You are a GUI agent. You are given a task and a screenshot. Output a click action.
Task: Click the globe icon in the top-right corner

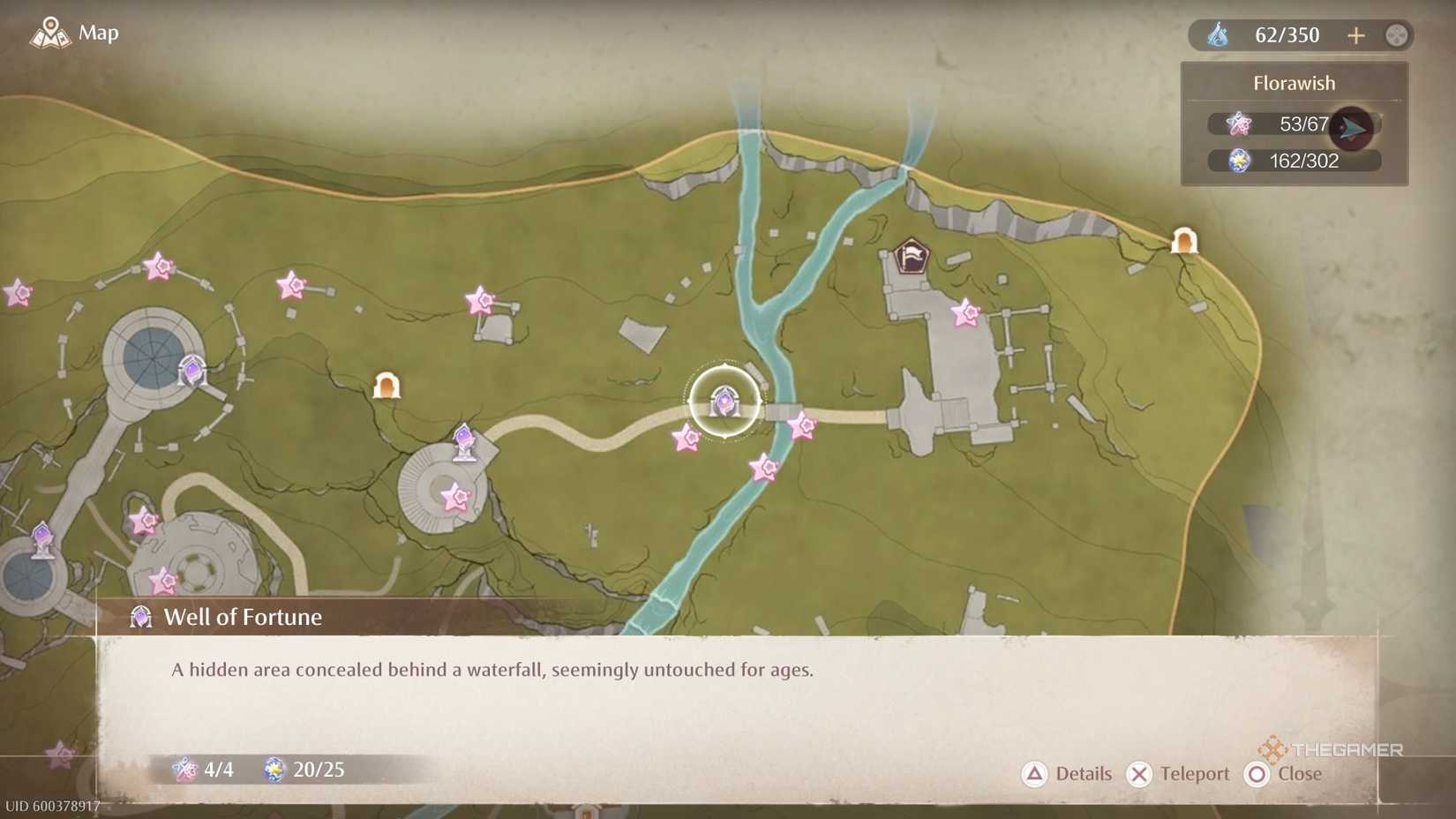pyautogui.click(x=1396, y=34)
